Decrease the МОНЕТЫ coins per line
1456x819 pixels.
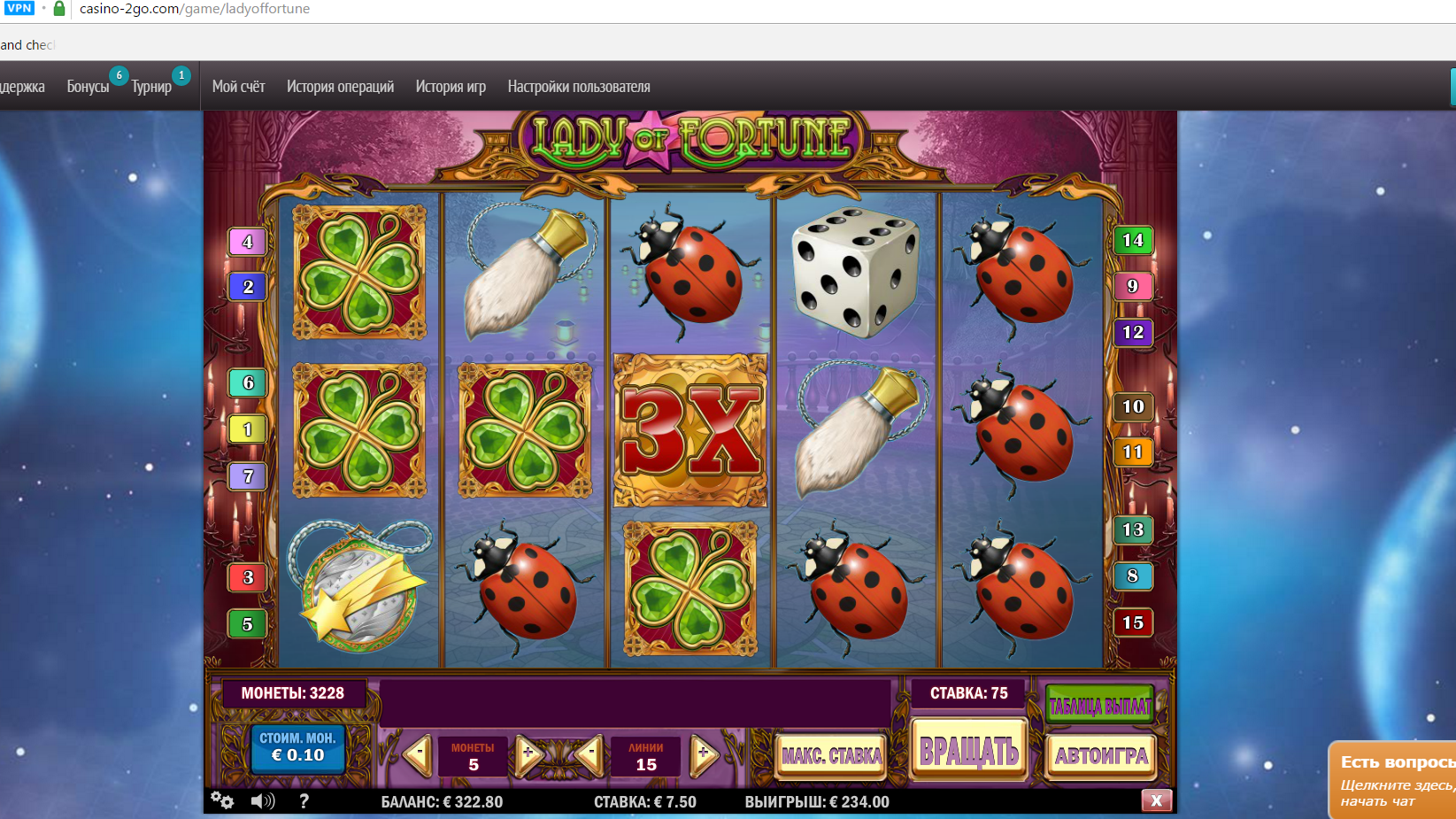[417, 755]
